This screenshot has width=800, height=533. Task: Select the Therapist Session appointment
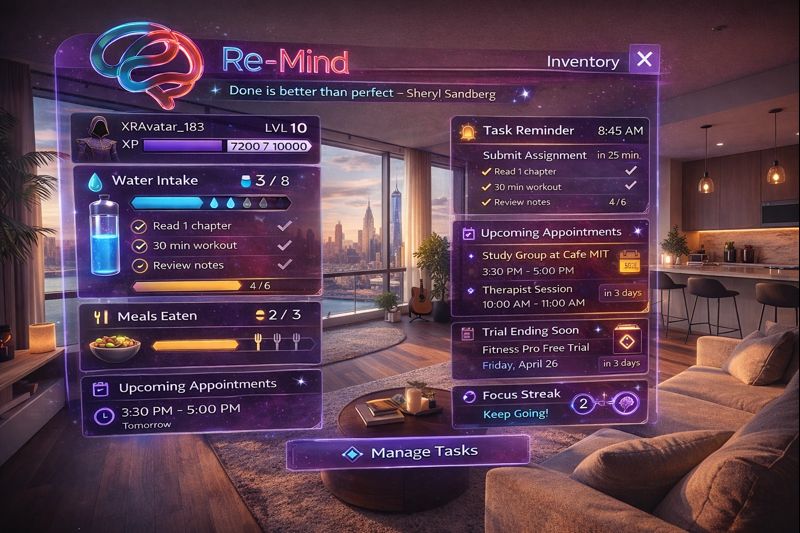pyautogui.click(x=530, y=290)
